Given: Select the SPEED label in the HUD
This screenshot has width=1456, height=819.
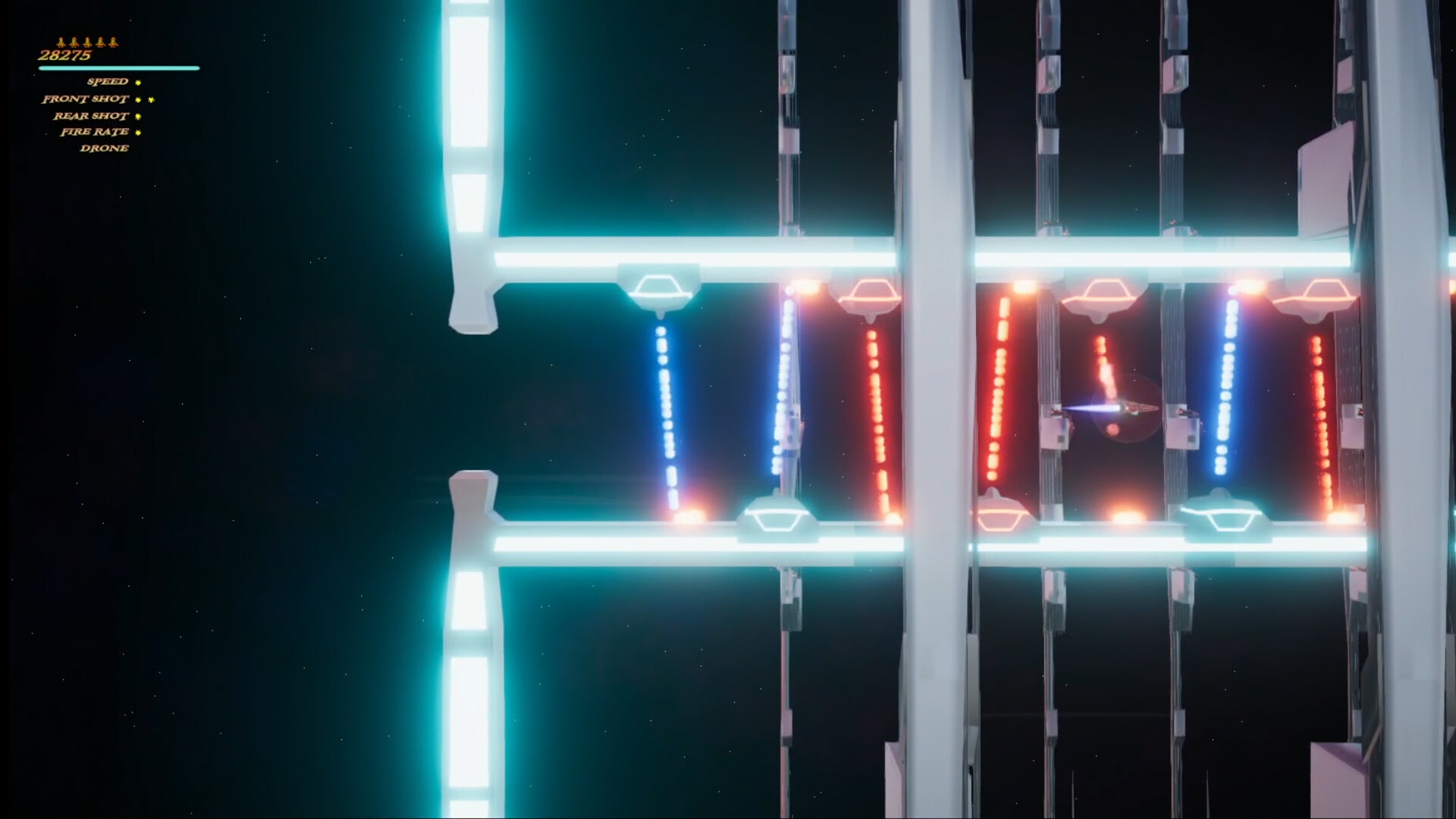Looking at the screenshot, I should click(x=107, y=81).
